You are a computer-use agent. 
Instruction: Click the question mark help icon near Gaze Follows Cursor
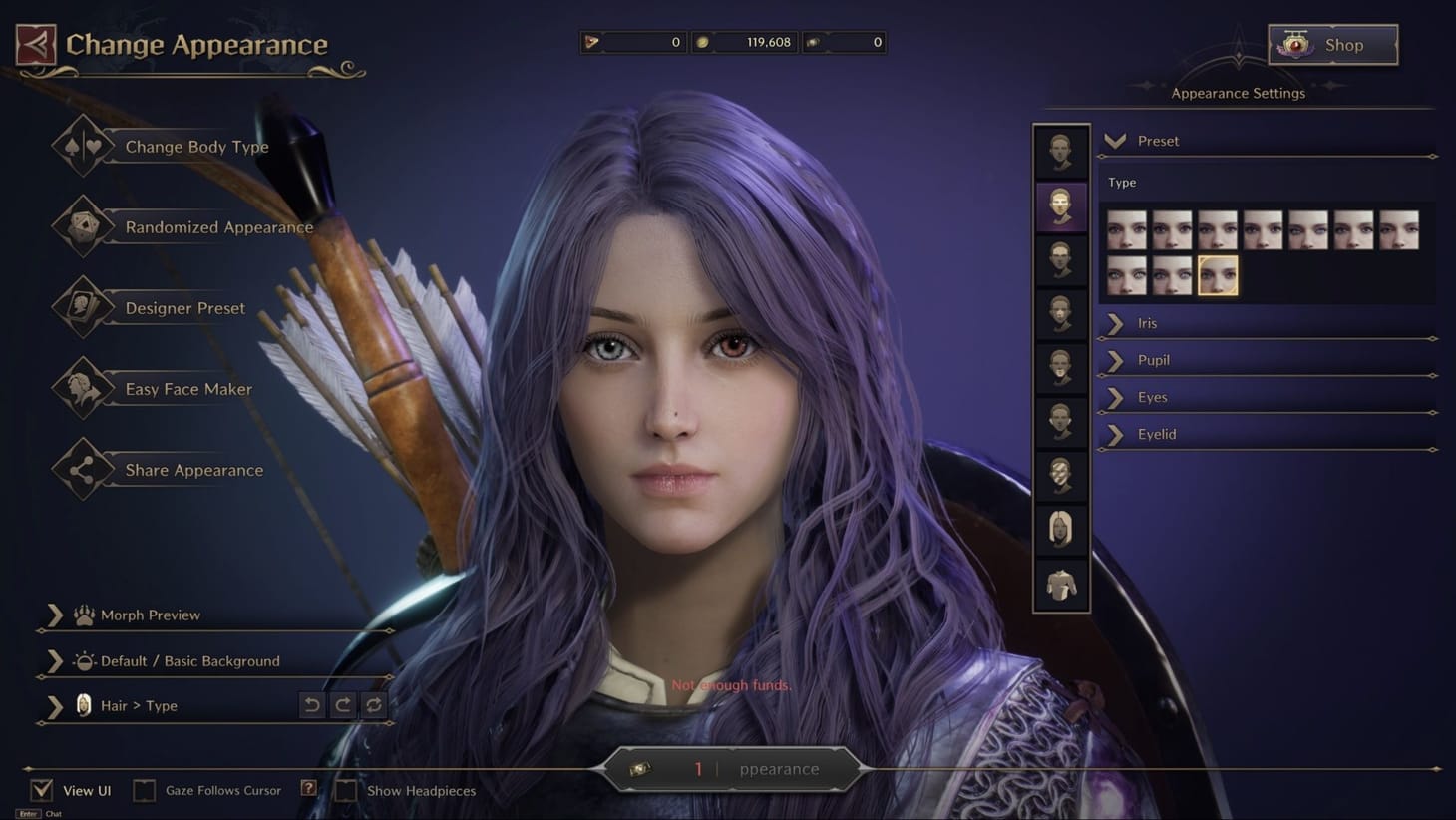point(309,789)
